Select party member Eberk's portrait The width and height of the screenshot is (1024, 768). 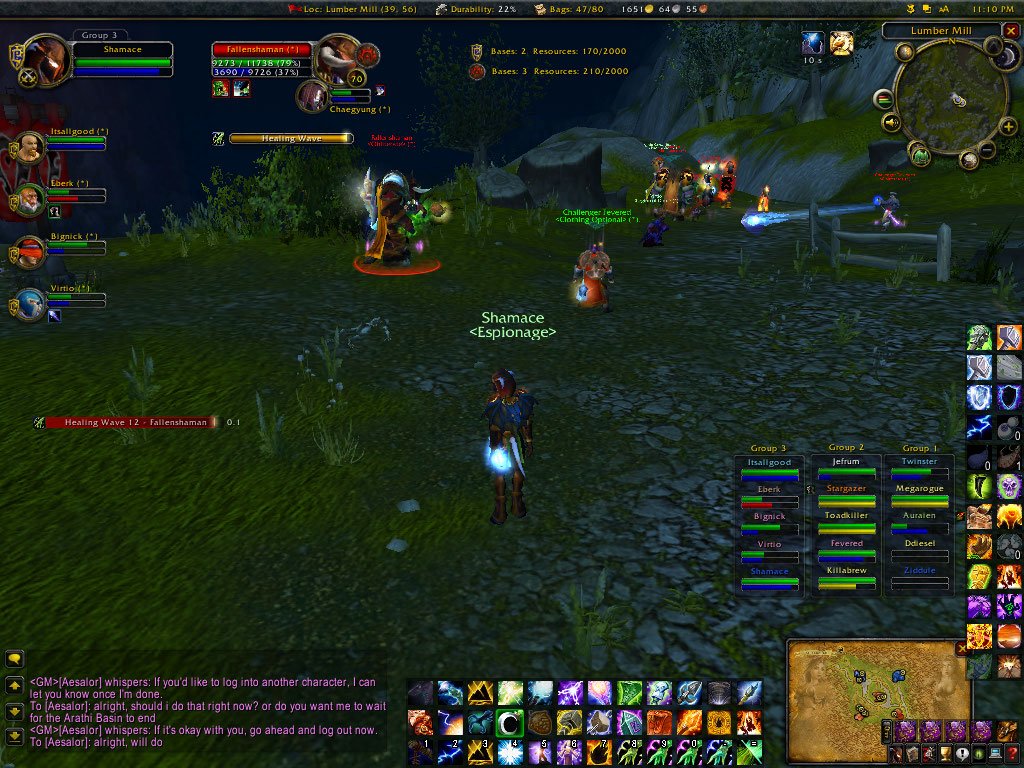(30, 199)
